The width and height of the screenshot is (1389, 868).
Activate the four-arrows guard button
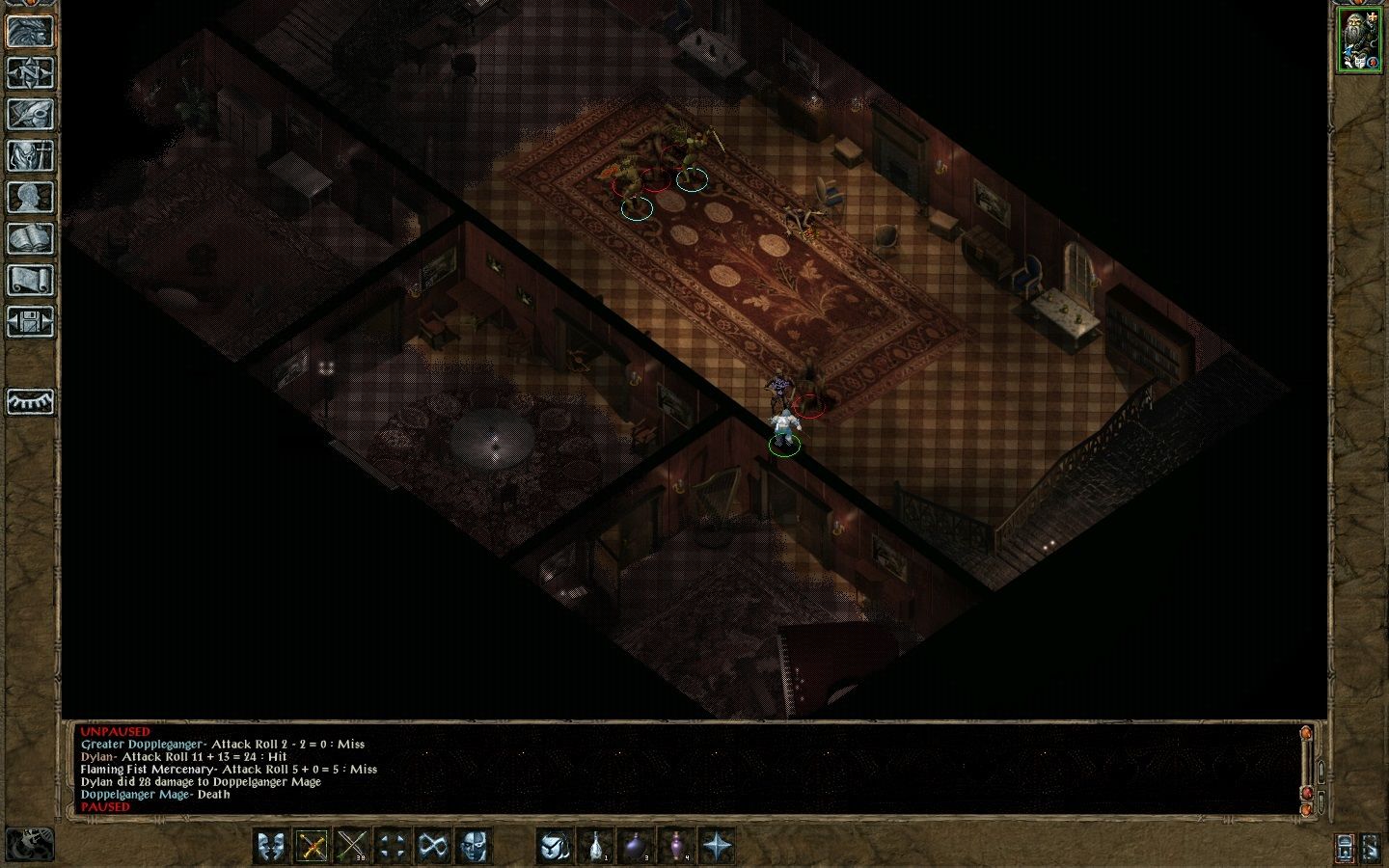393,846
